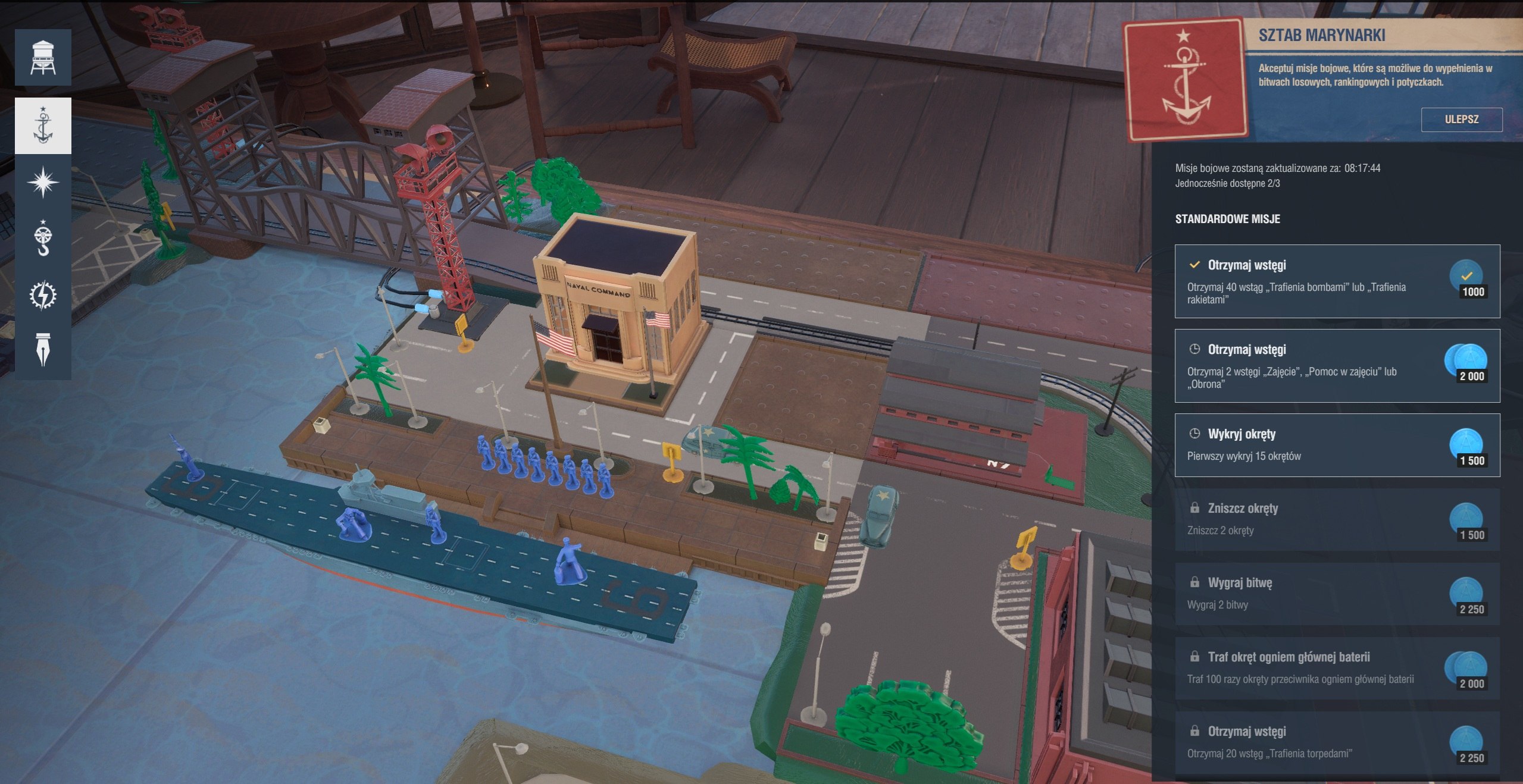Select the locked Zniszcz okręty mission
This screenshot has width=1523, height=784.
[x=1337, y=519]
